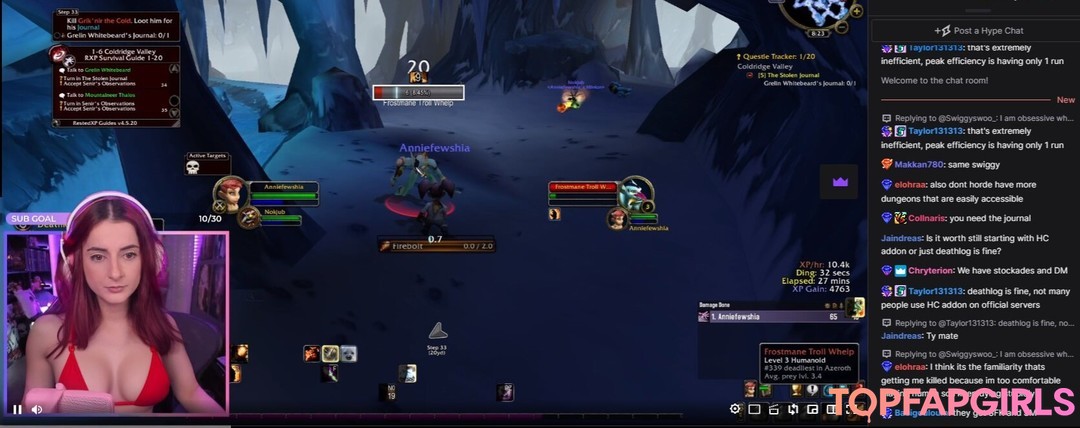Pause the stream video
This screenshot has width=1080, height=428.
(17, 409)
